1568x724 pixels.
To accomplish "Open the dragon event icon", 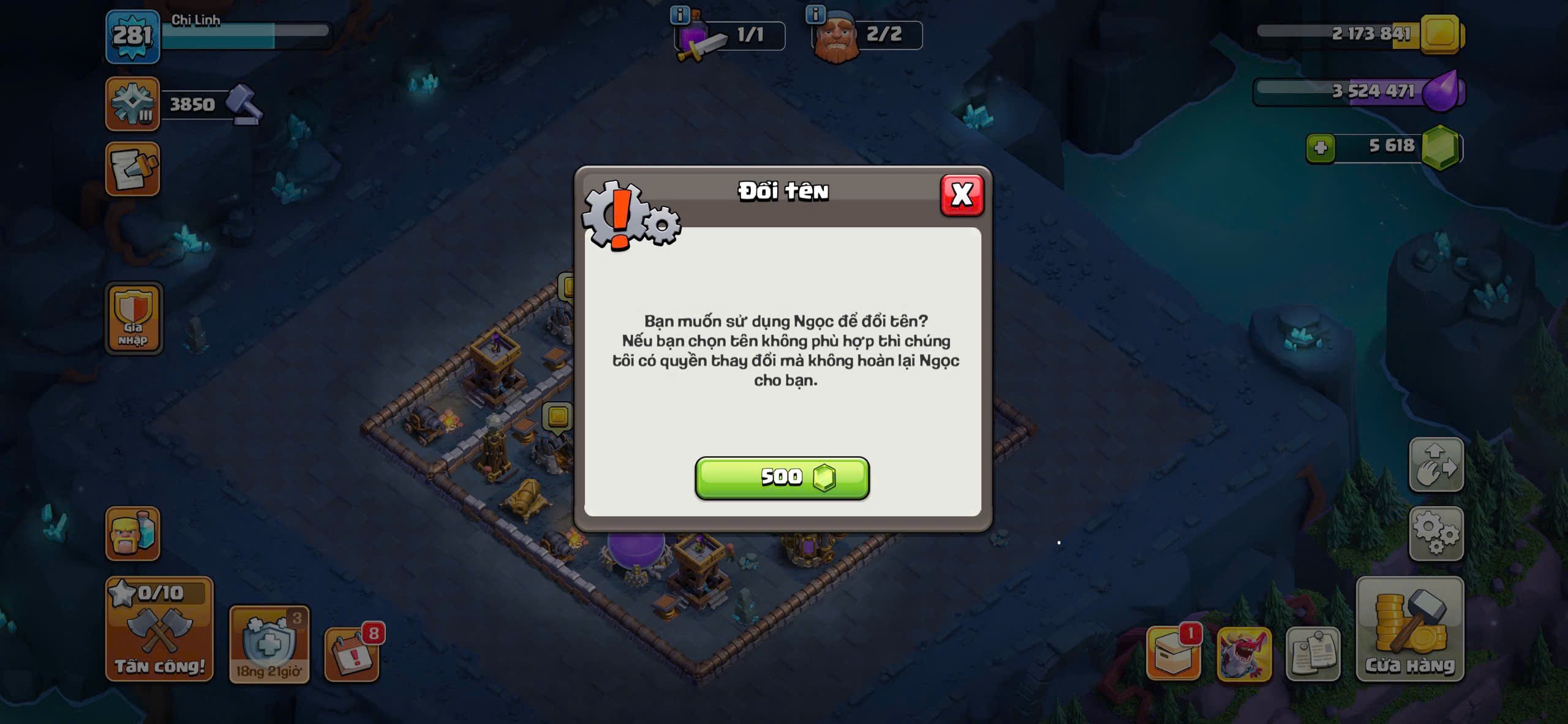I will click(1244, 654).
